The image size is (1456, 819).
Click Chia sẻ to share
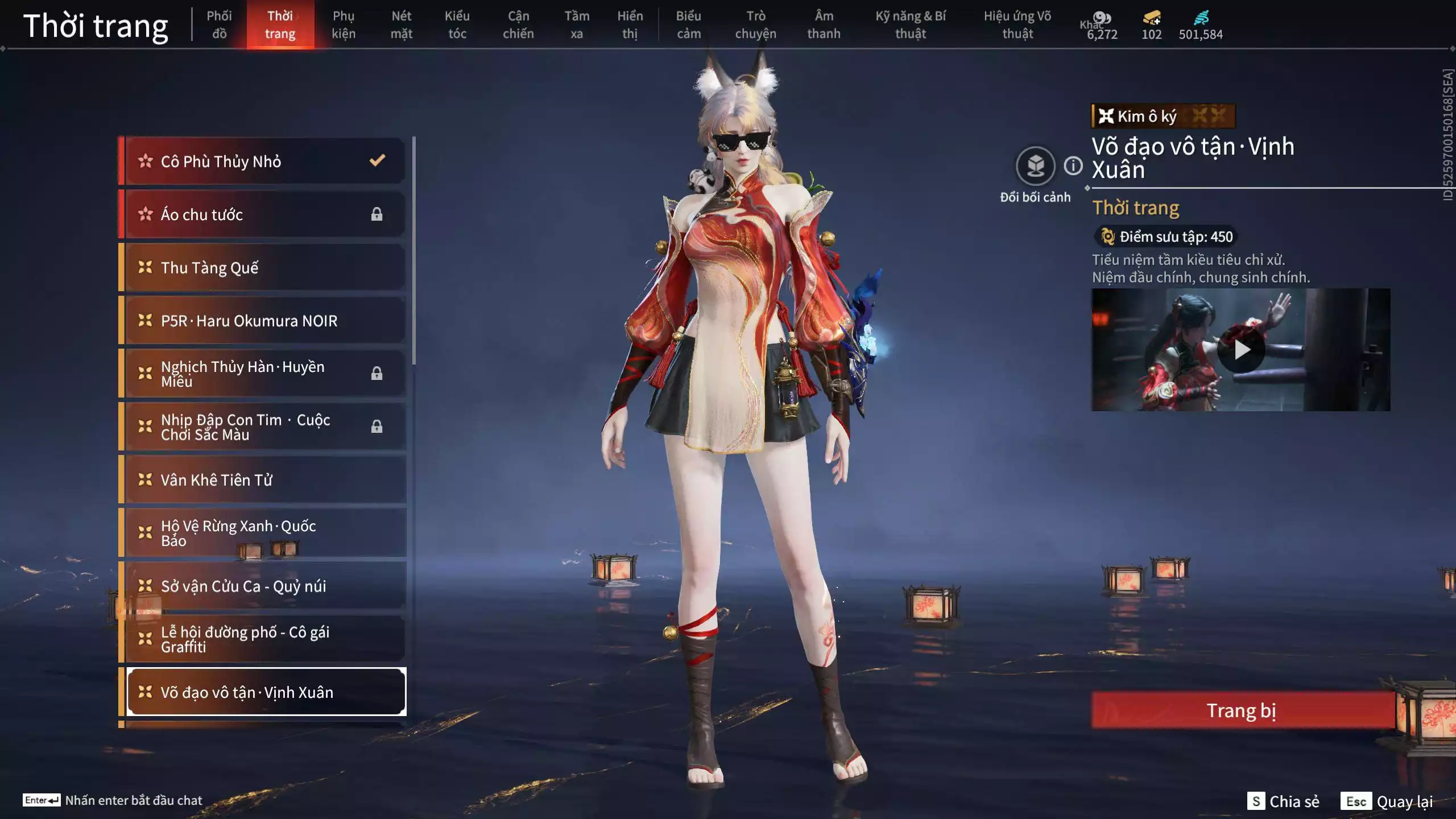point(1284,801)
